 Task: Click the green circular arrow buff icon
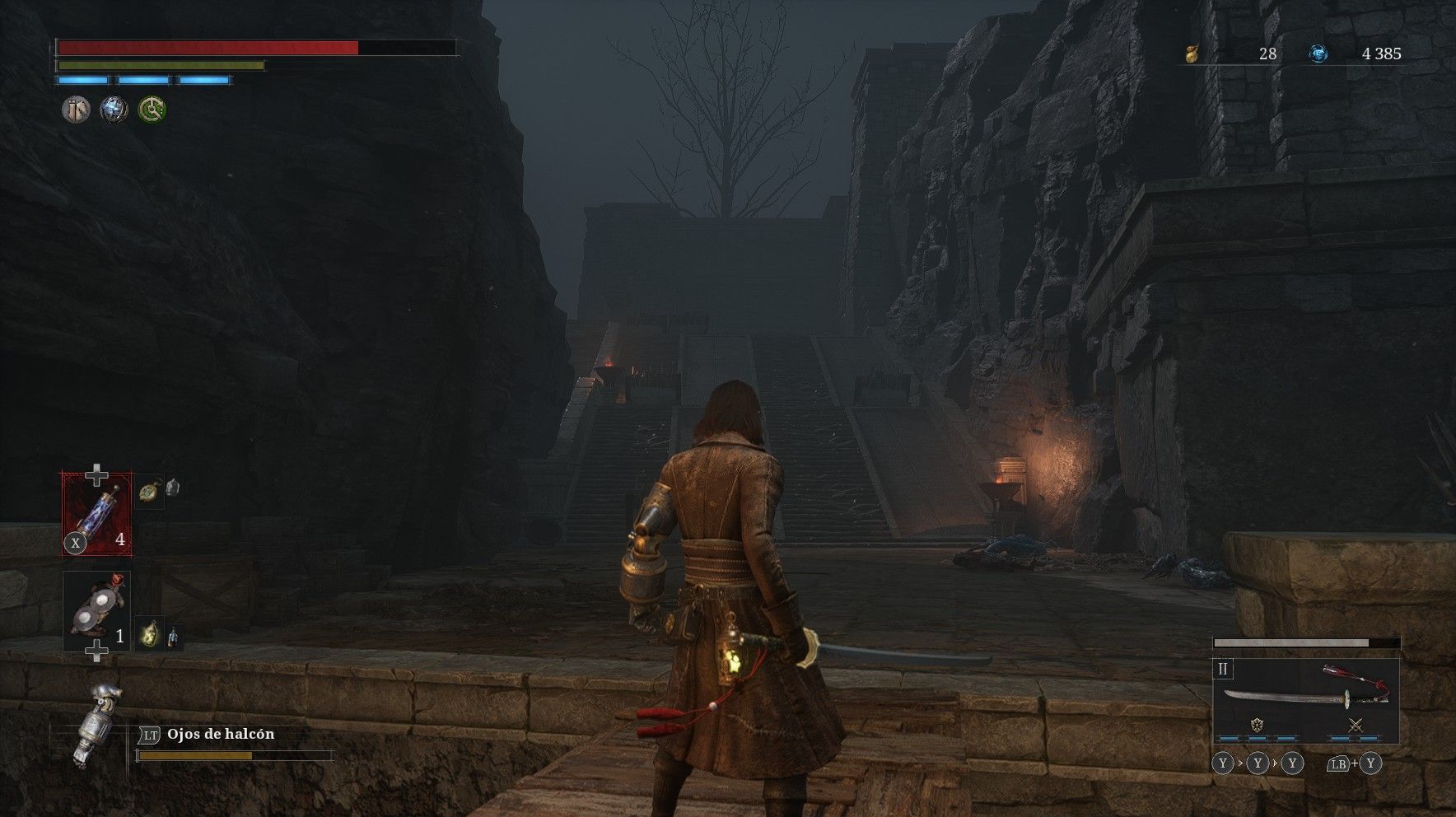click(x=152, y=110)
